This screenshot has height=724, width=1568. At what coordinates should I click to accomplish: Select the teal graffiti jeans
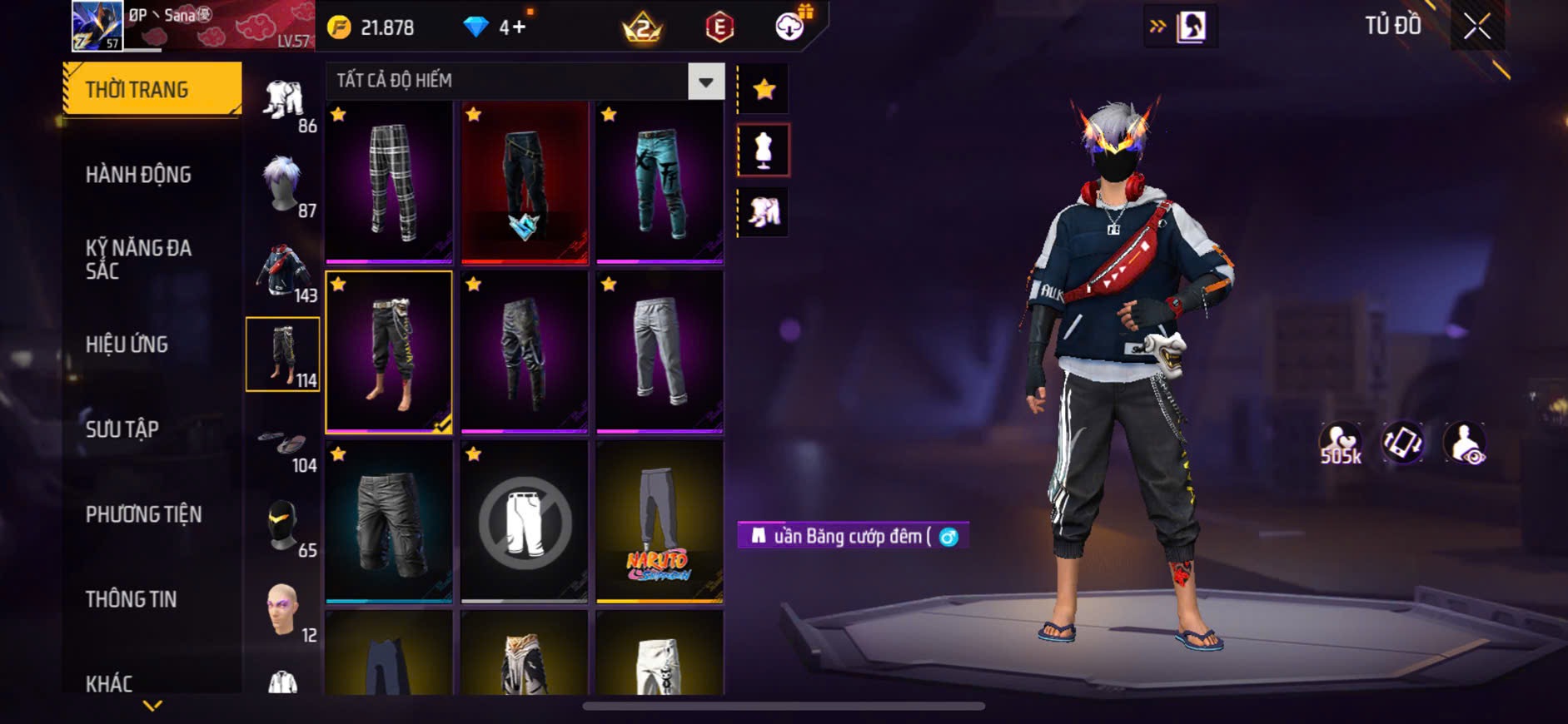[660, 181]
